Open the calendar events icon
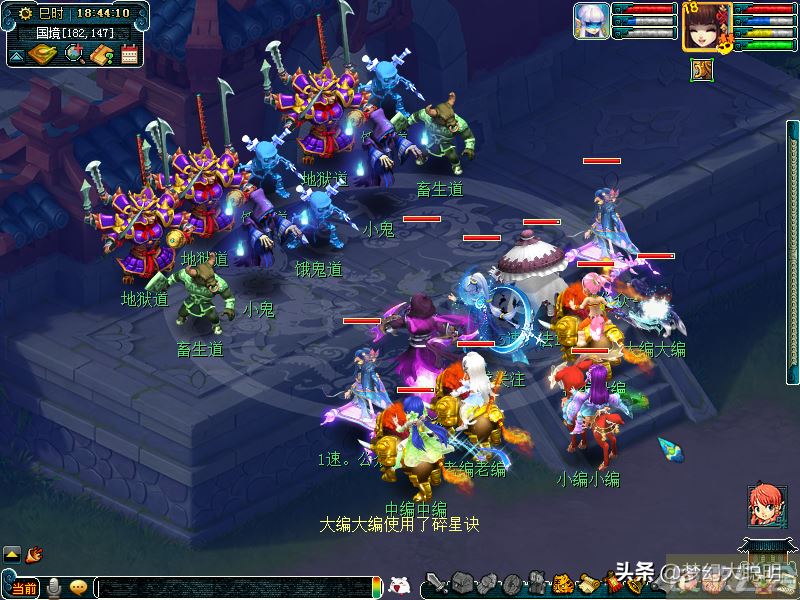This screenshot has width=800, height=600. tap(128, 54)
